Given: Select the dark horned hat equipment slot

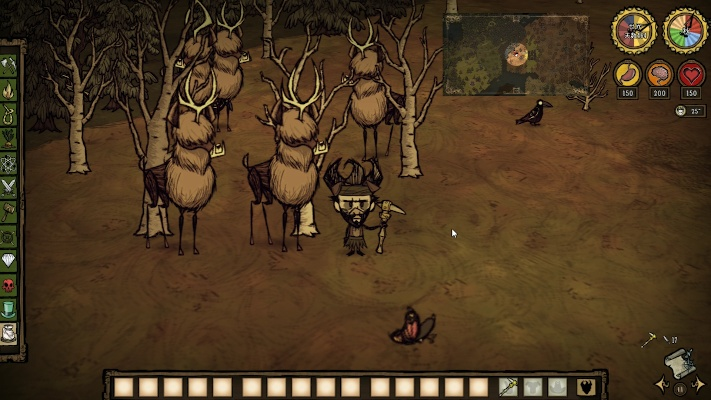Looking at the screenshot, I should click(587, 387).
